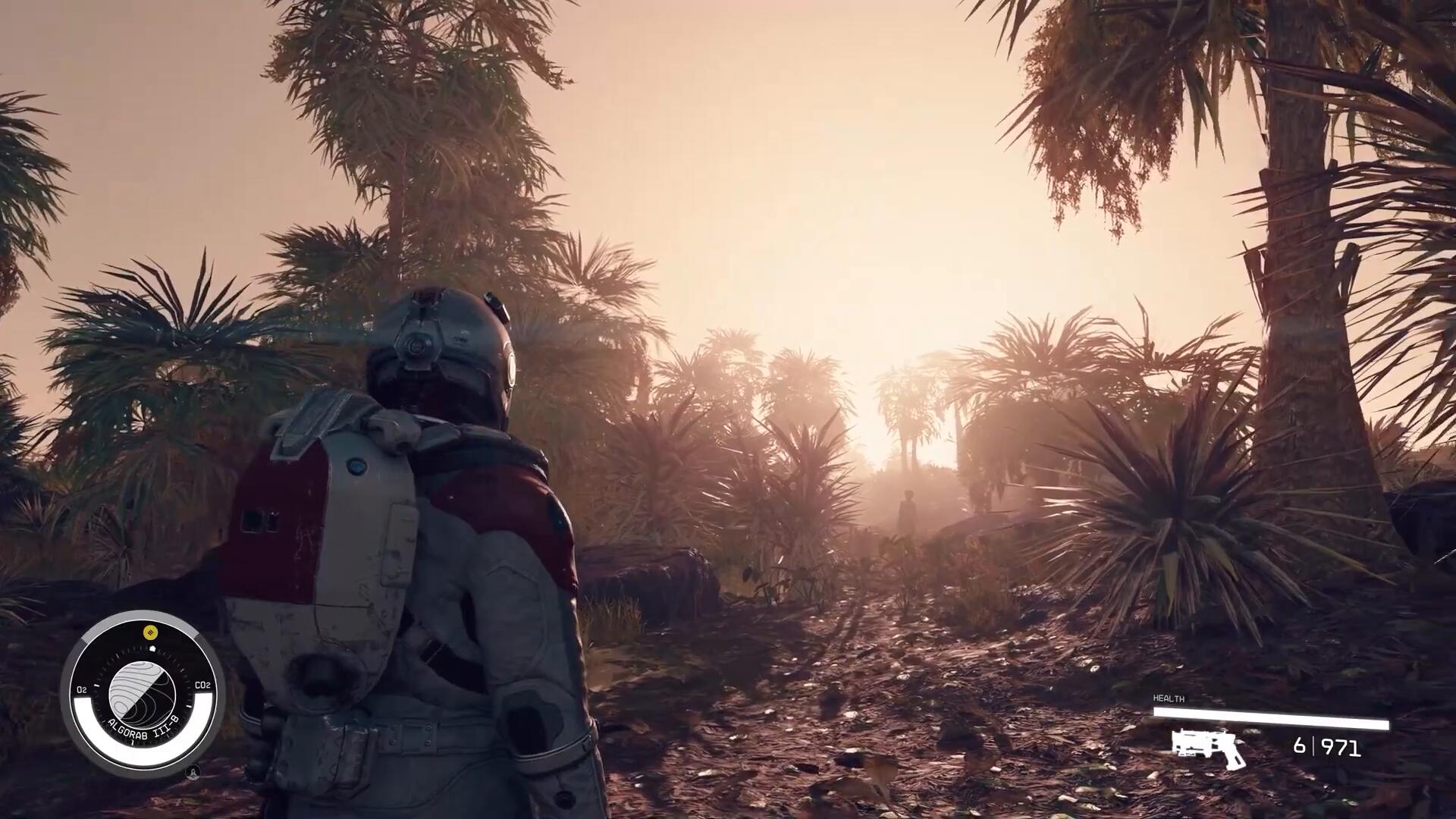Select the white home marker on the compass
The image size is (1456, 819).
point(152,649)
